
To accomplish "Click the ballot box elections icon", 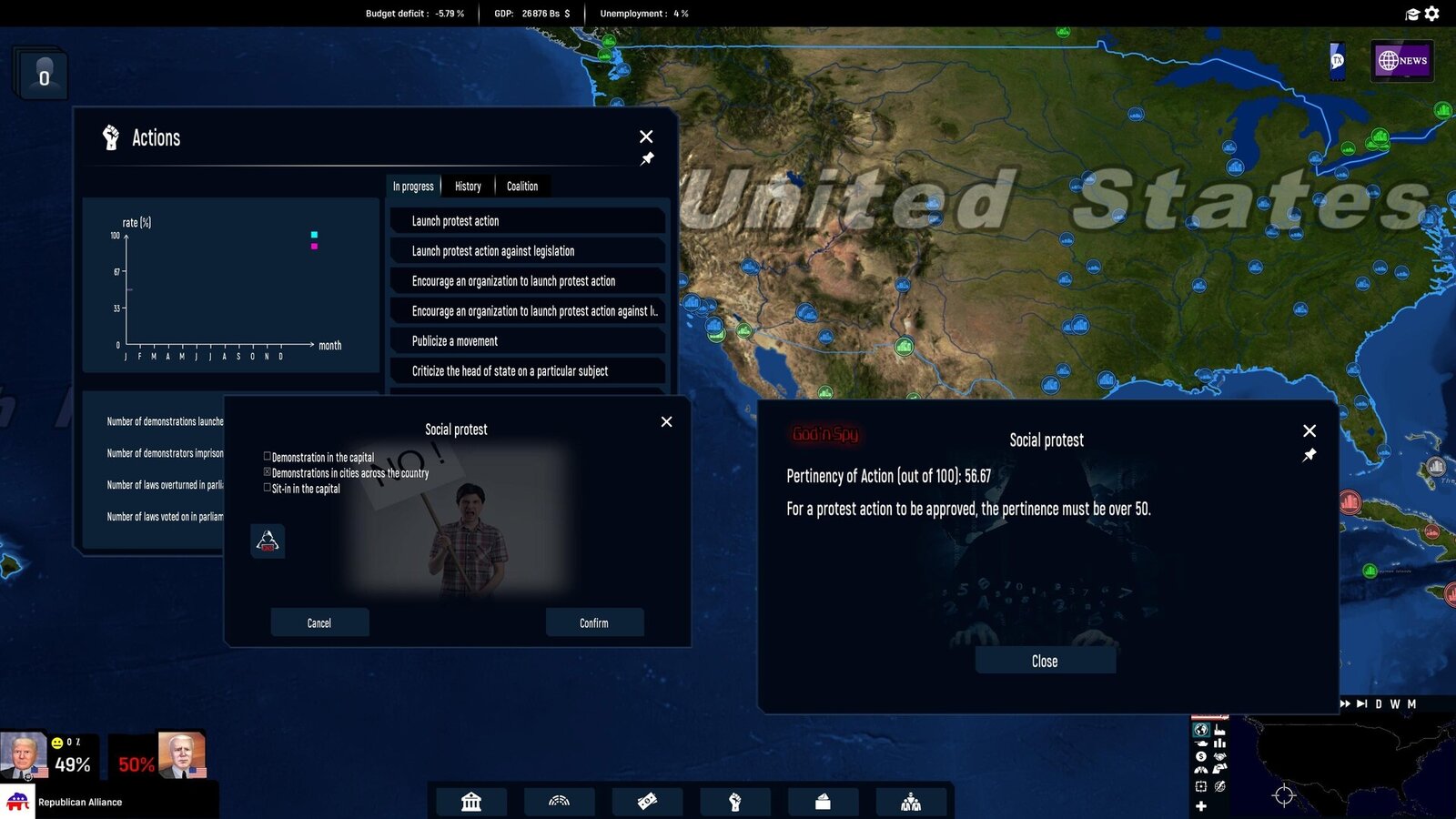I will pos(823,803).
